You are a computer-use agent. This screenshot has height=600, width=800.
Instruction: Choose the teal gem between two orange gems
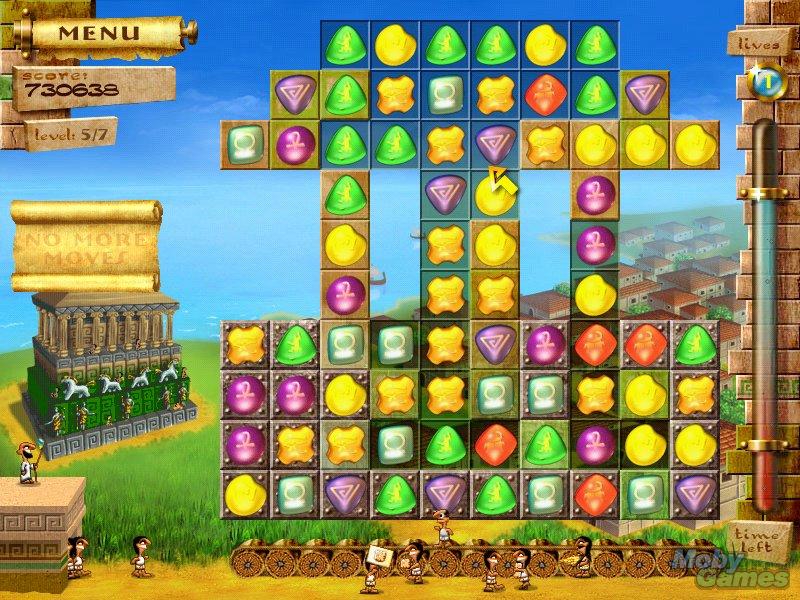pyautogui.click(x=443, y=92)
